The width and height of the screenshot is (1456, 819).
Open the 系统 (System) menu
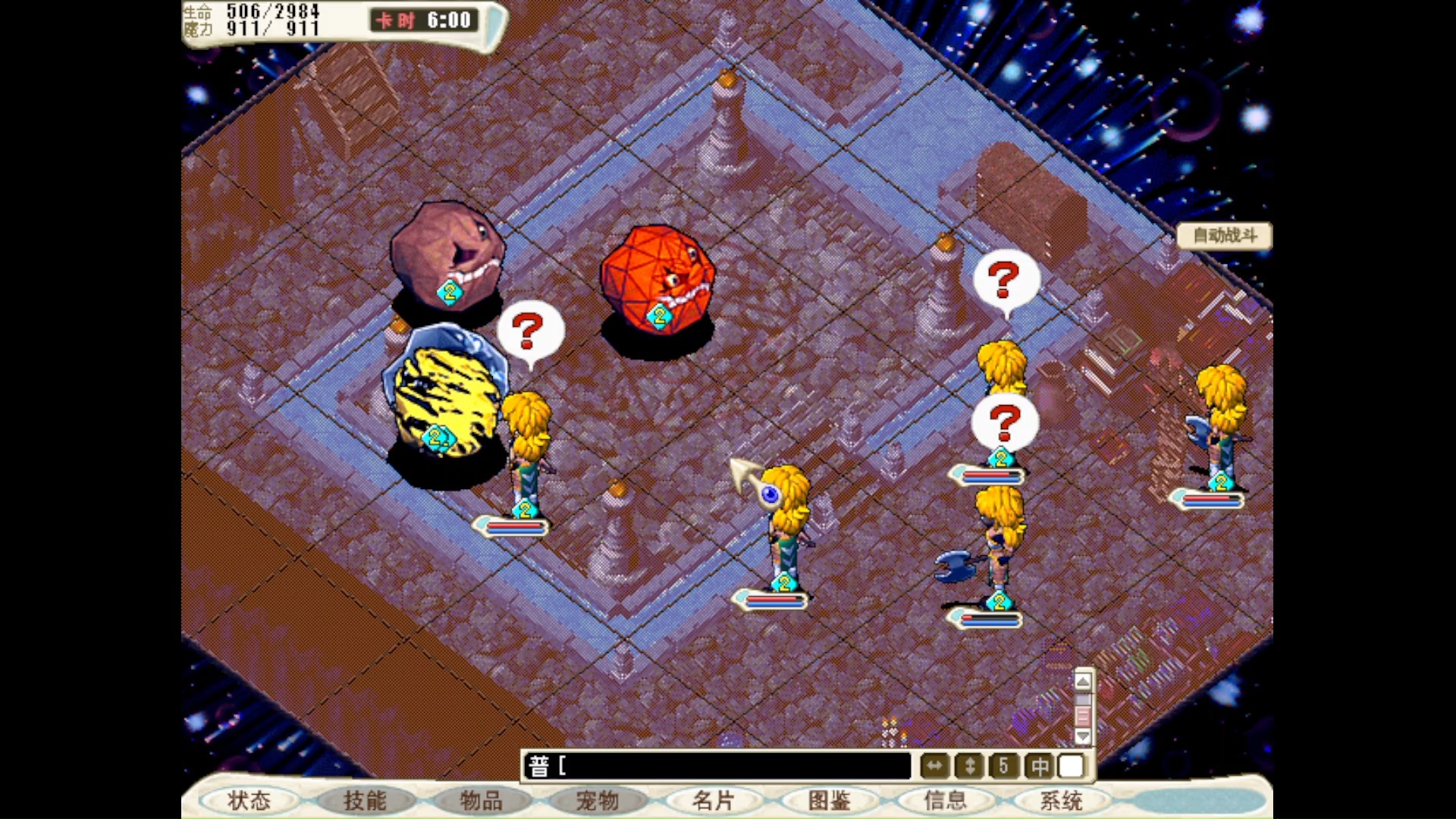click(x=1062, y=801)
